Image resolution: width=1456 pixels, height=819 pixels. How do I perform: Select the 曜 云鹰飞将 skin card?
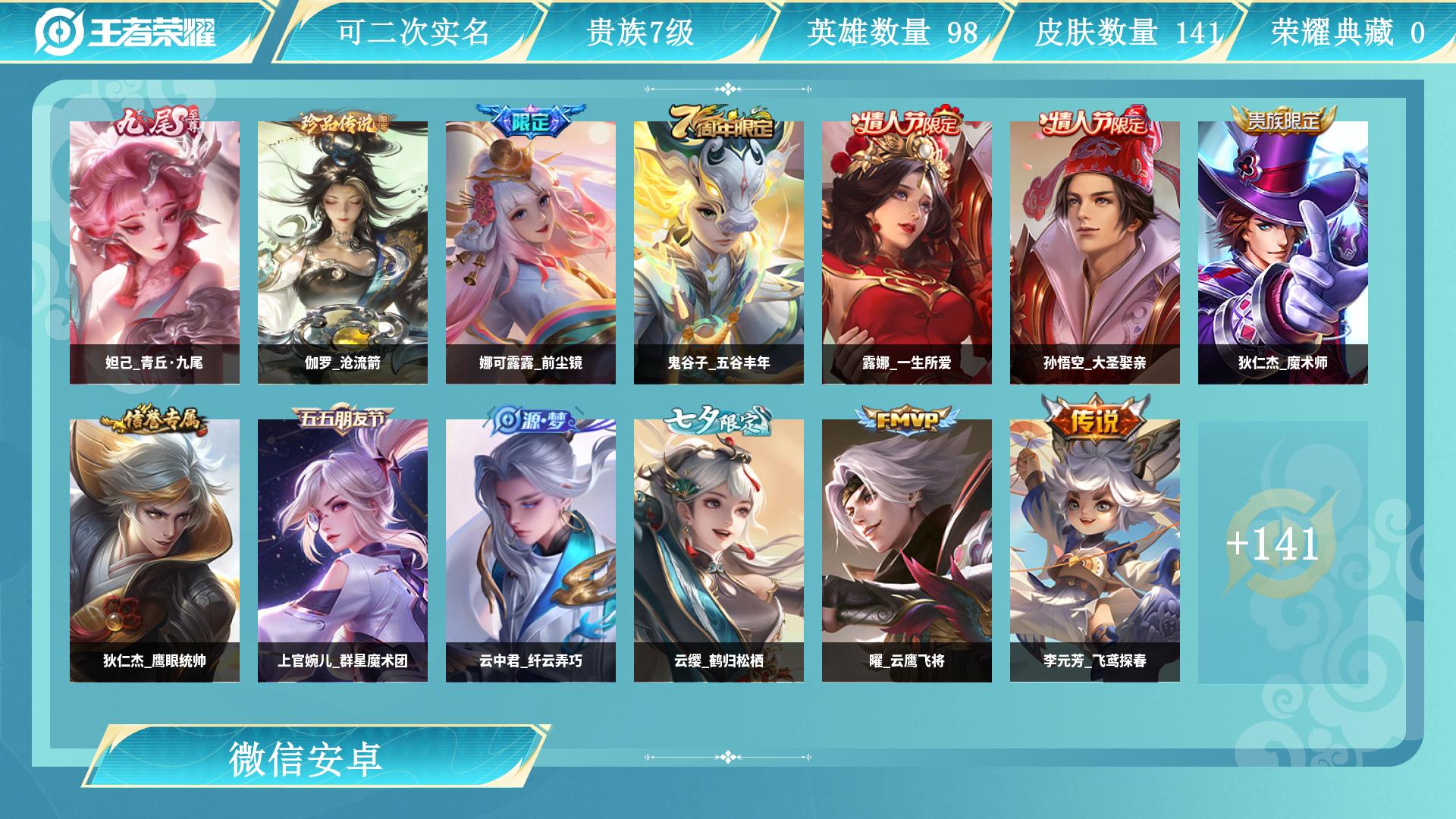907,551
